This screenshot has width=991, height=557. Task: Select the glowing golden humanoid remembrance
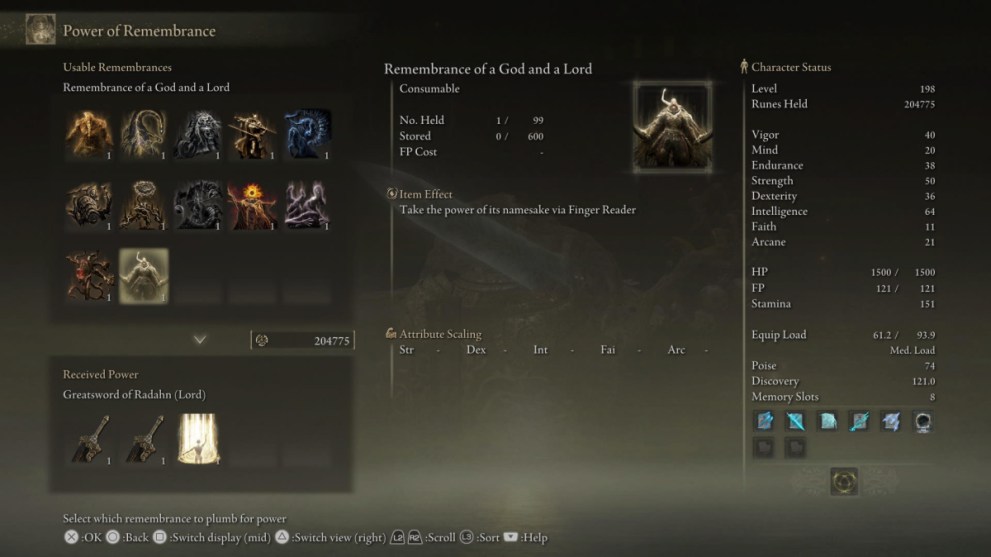pos(90,134)
